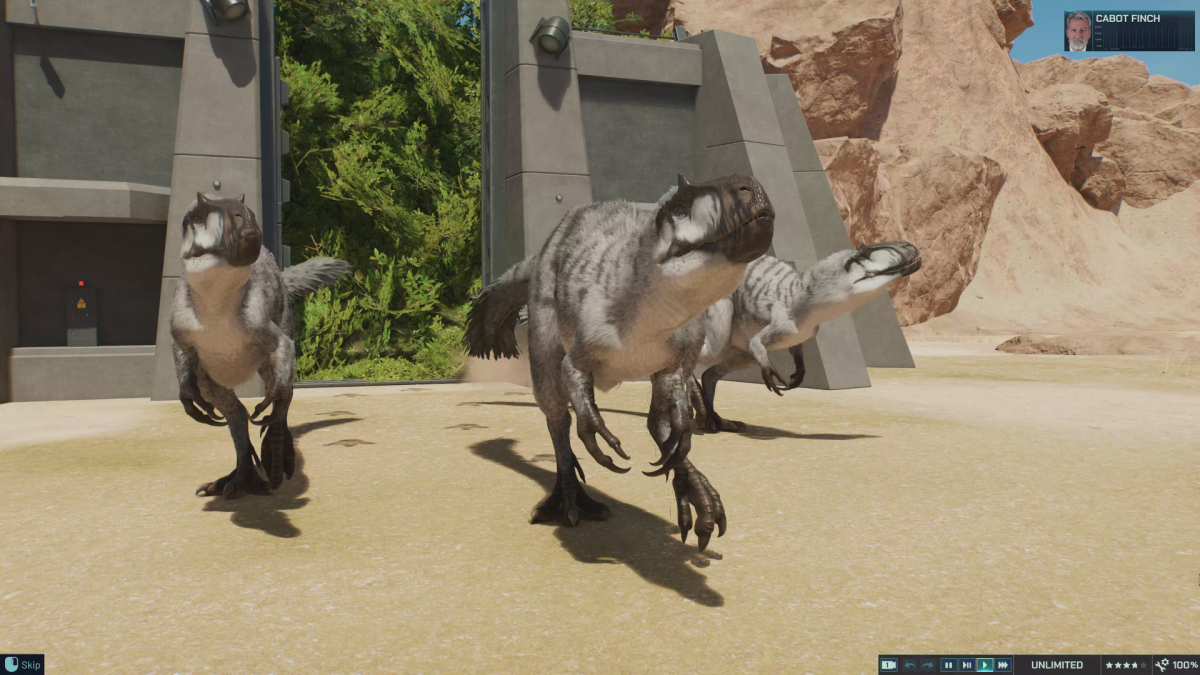1200x675 pixels.
Task: Click the redo arrow
Action: 928,665
